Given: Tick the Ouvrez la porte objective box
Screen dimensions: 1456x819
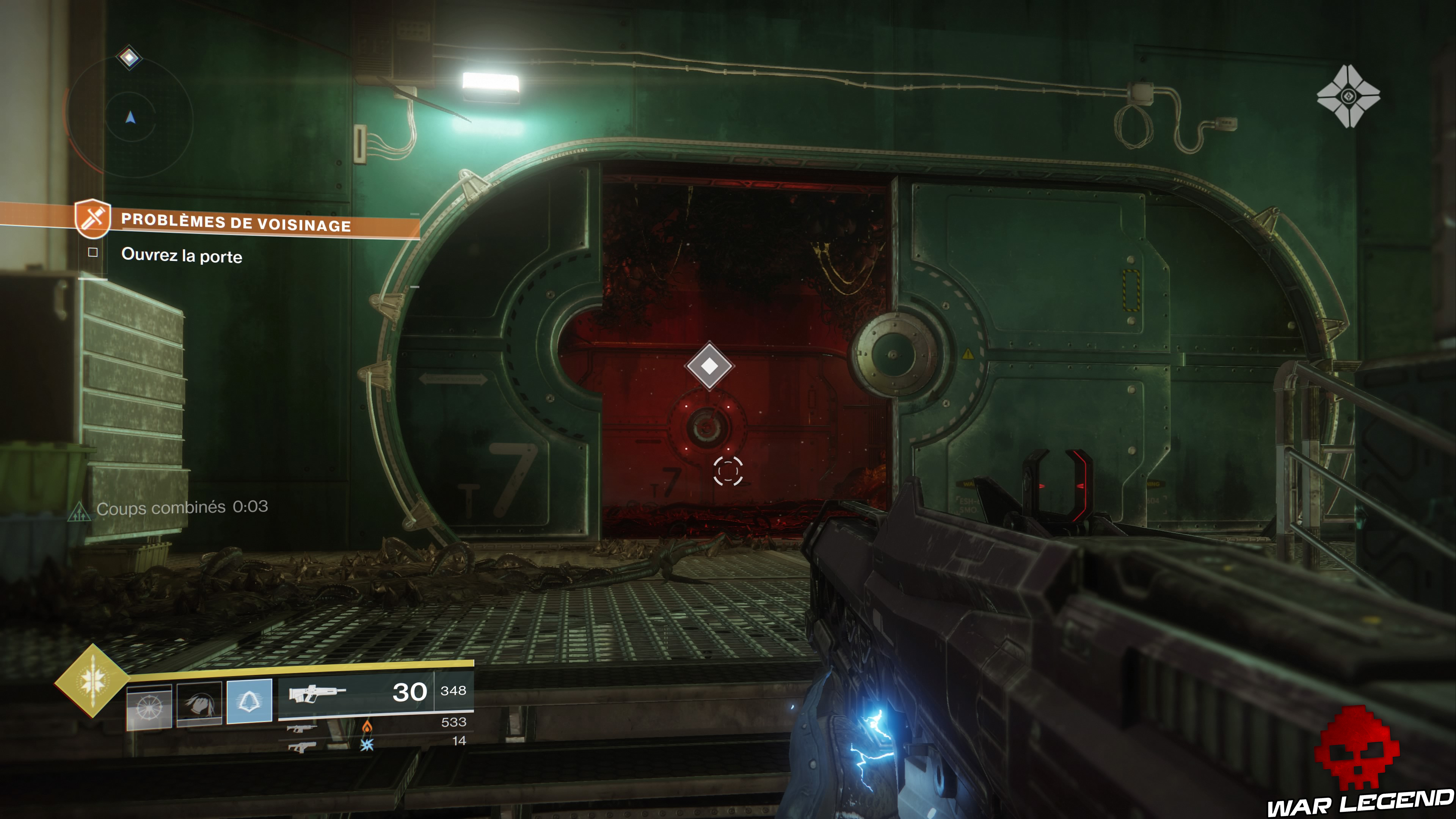Looking at the screenshot, I should click(x=93, y=253).
